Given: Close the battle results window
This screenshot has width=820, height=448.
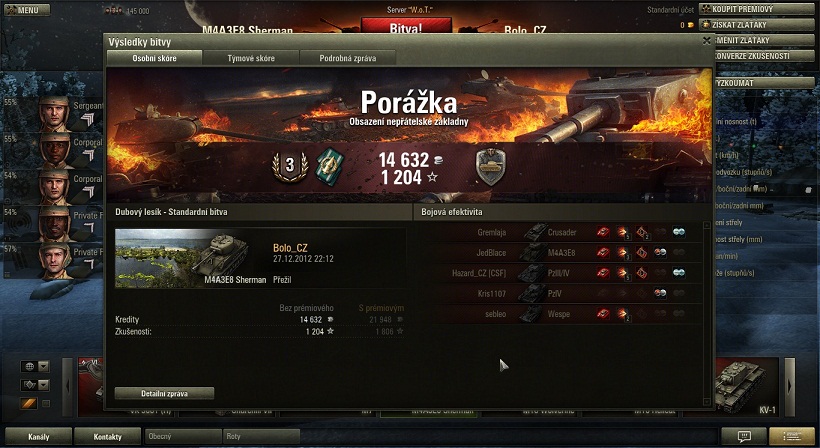Looking at the screenshot, I should (707, 41).
